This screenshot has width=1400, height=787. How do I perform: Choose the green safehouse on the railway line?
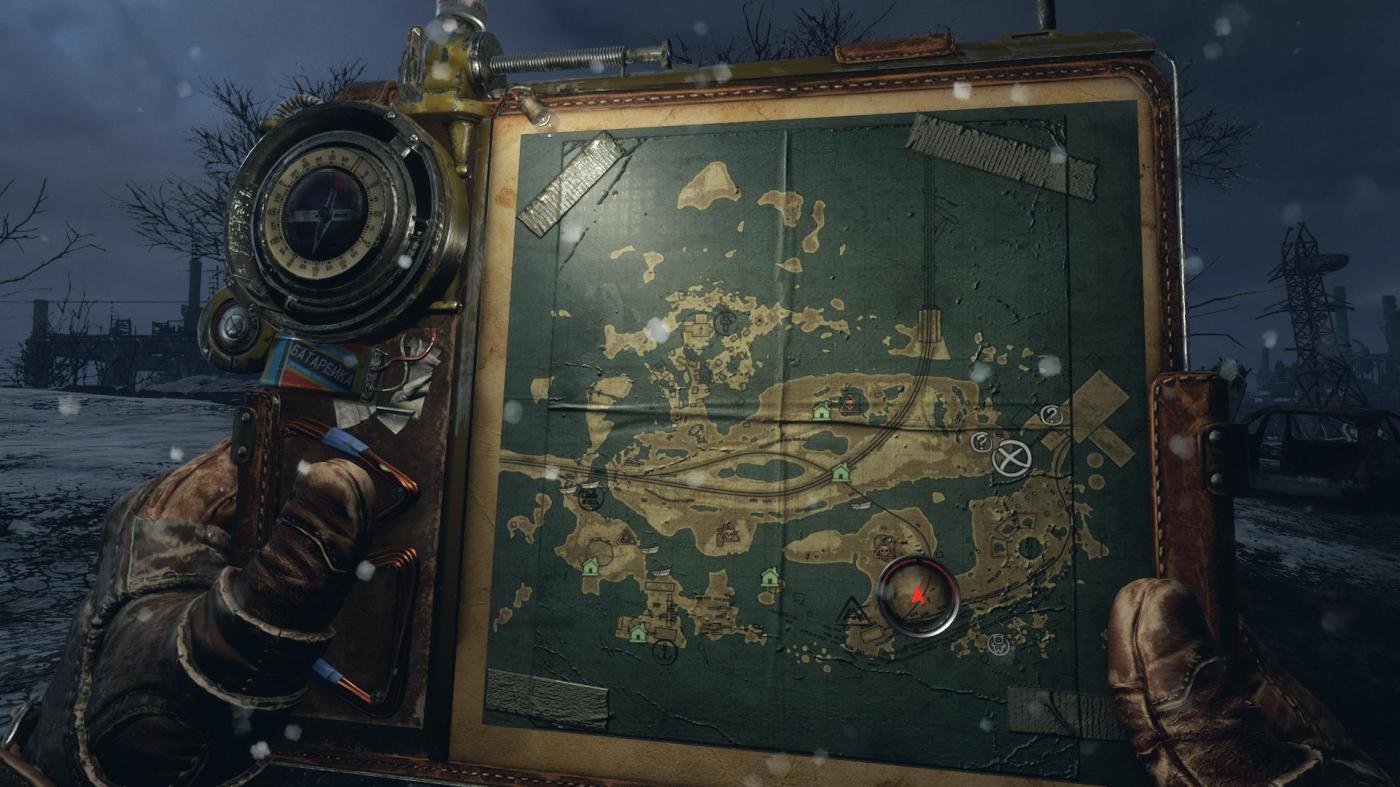pos(840,472)
